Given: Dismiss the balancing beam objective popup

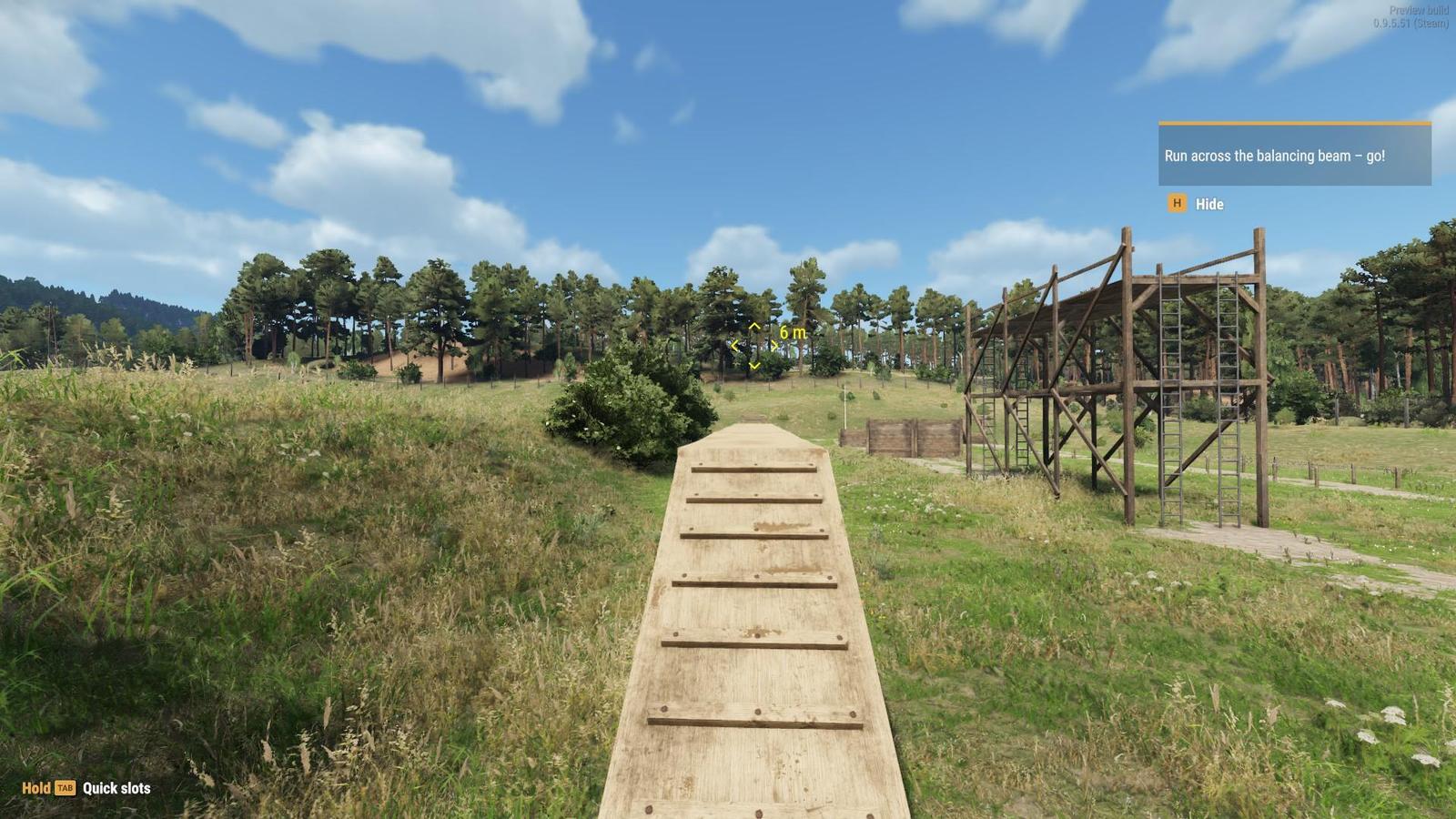Looking at the screenshot, I should pos(1176,204).
